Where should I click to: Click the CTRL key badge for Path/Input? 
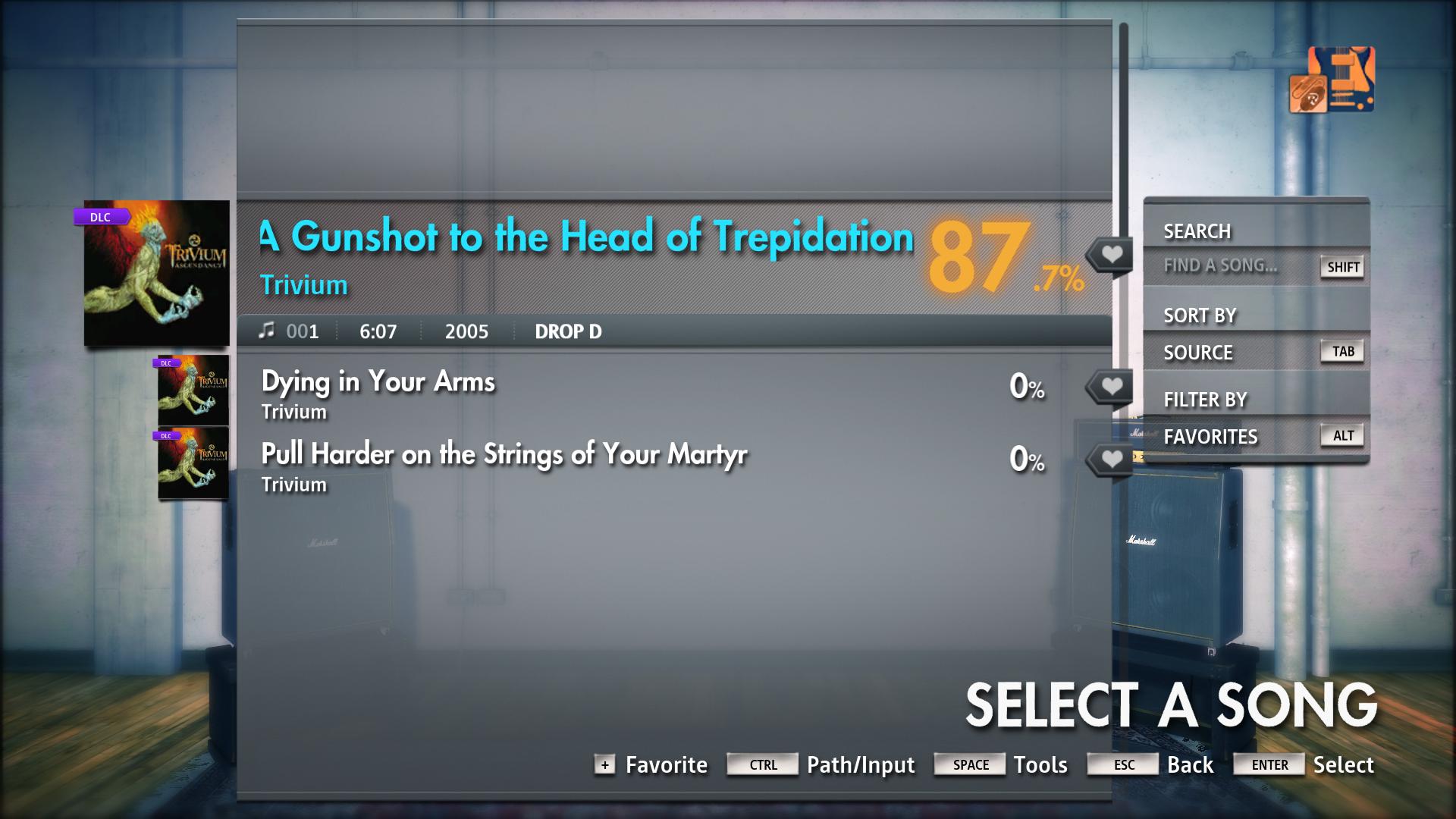[x=762, y=765]
